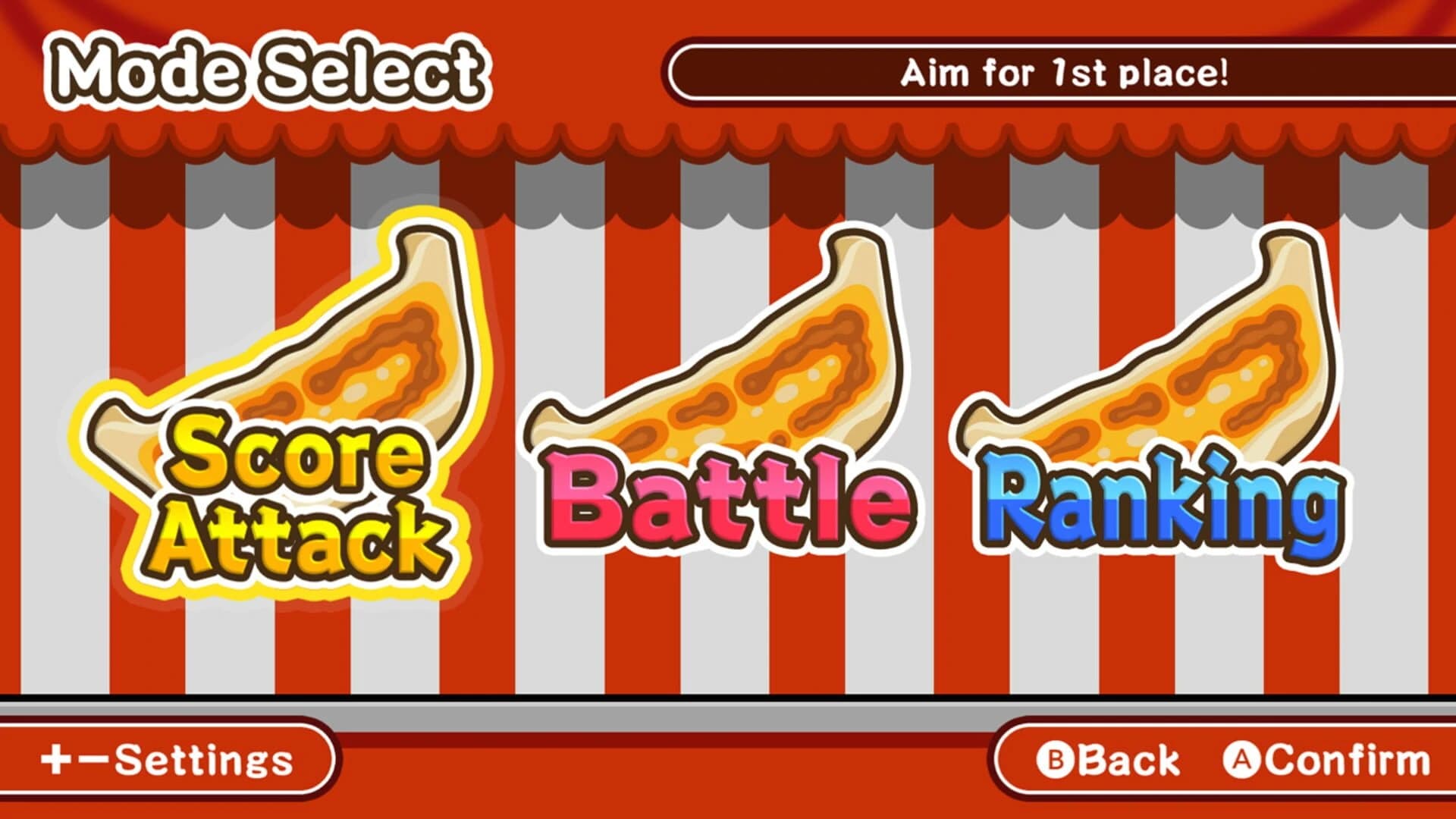Open Settings from the bottom-left pill

point(167,758)
